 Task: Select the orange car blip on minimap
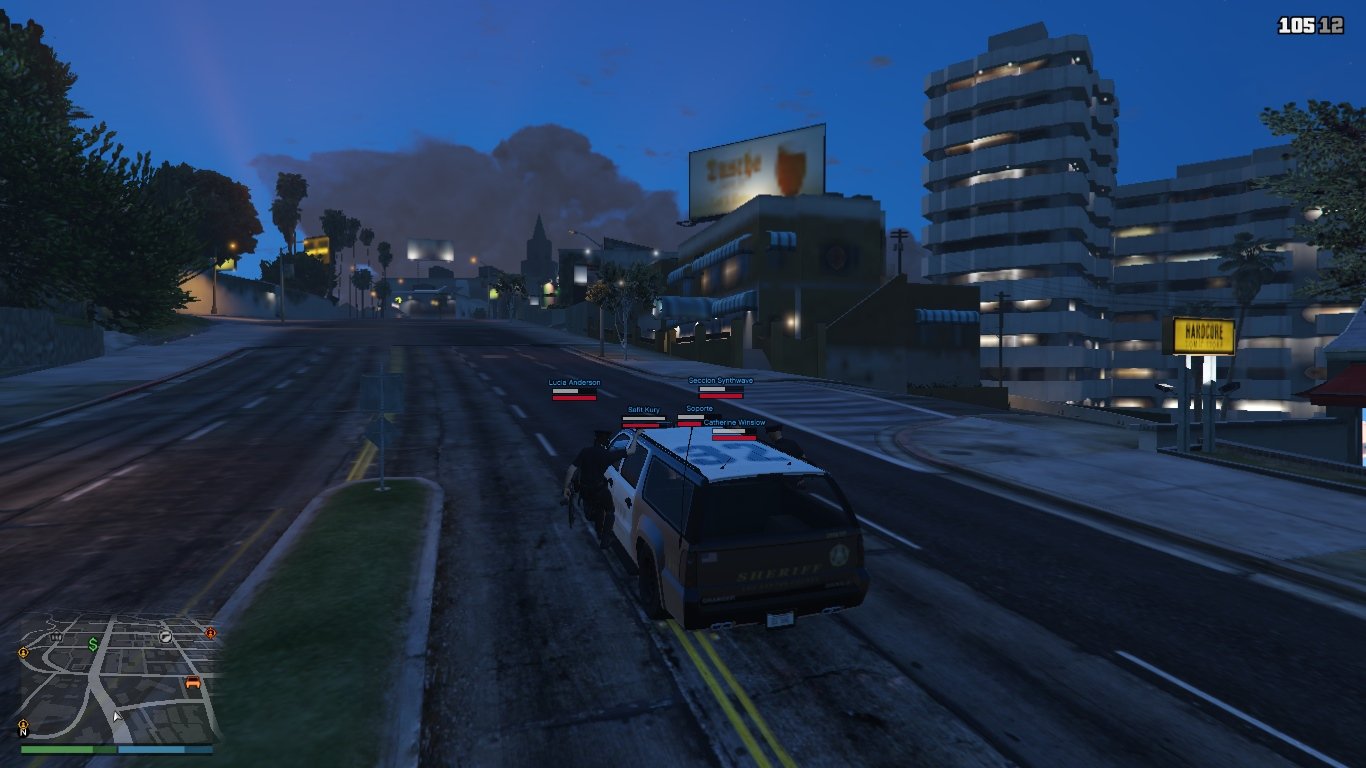[192, 682]
